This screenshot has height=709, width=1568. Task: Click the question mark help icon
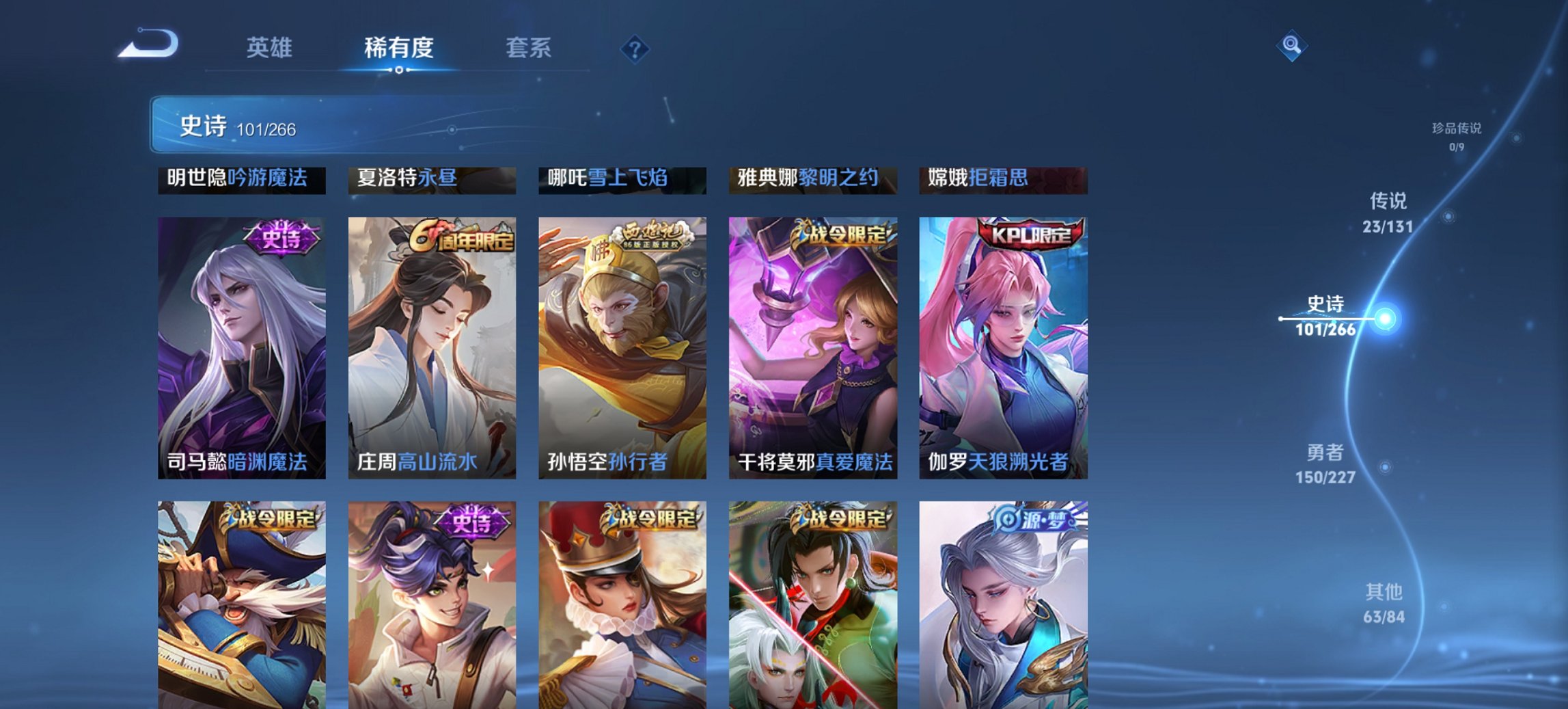pyautogui.click(x=635, y=48)
